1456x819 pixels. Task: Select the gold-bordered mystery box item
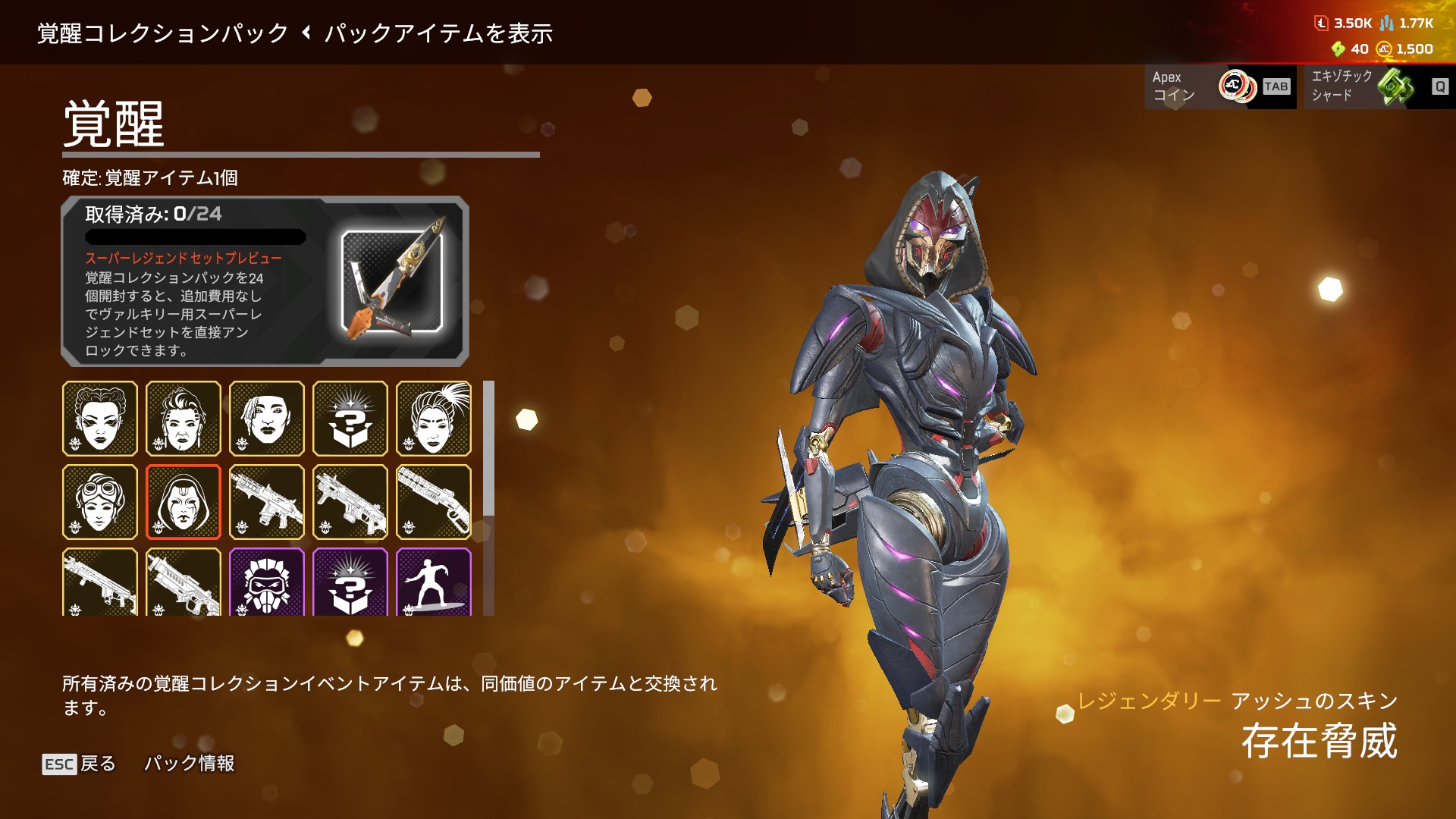pos(350,419)
